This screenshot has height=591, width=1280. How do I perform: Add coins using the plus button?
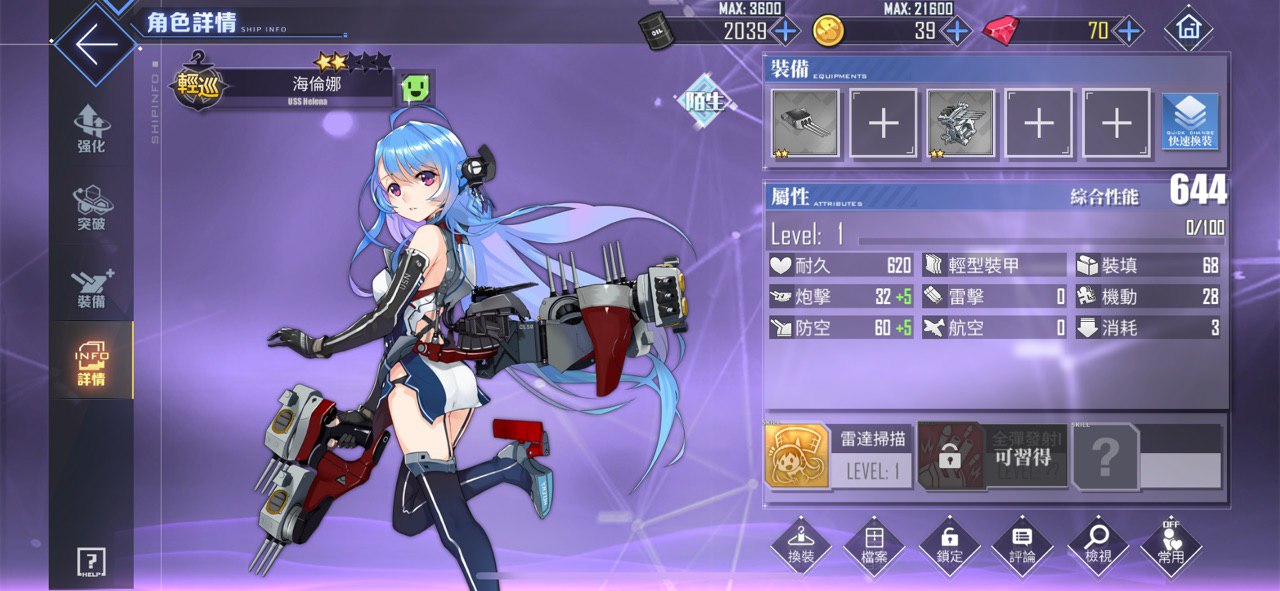(957, 31)
